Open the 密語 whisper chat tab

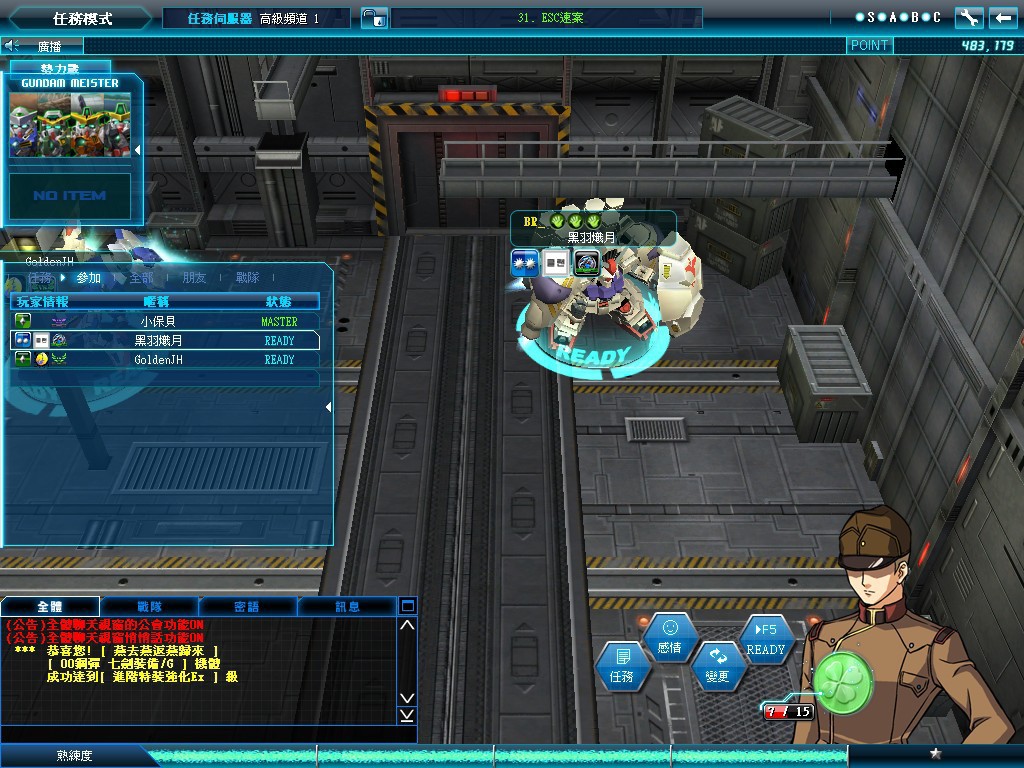[x=247, y=606]
